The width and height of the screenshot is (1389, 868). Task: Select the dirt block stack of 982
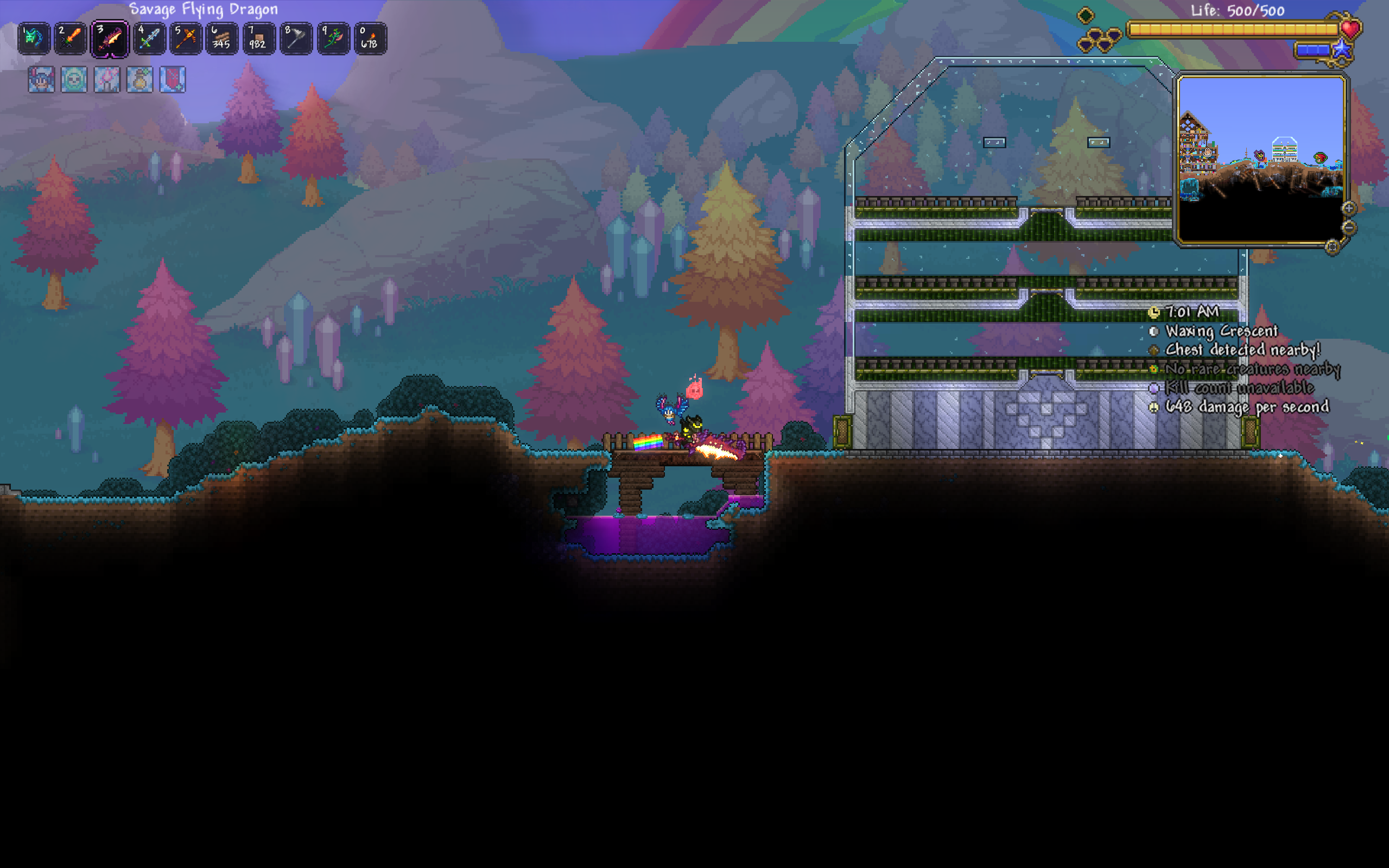click(x=259, y=39)
